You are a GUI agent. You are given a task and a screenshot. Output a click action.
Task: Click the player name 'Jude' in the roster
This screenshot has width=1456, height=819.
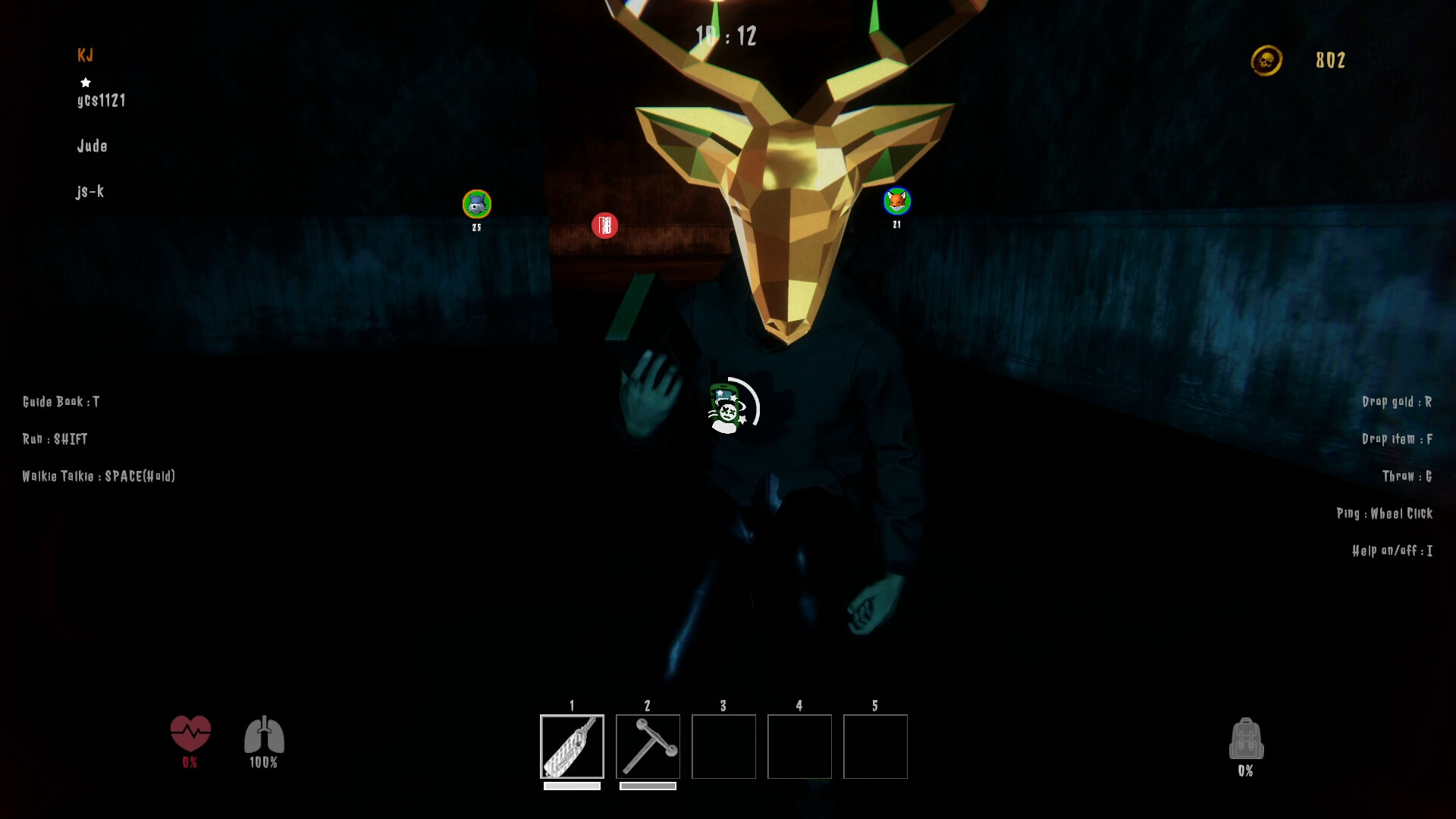pos(92,146)
